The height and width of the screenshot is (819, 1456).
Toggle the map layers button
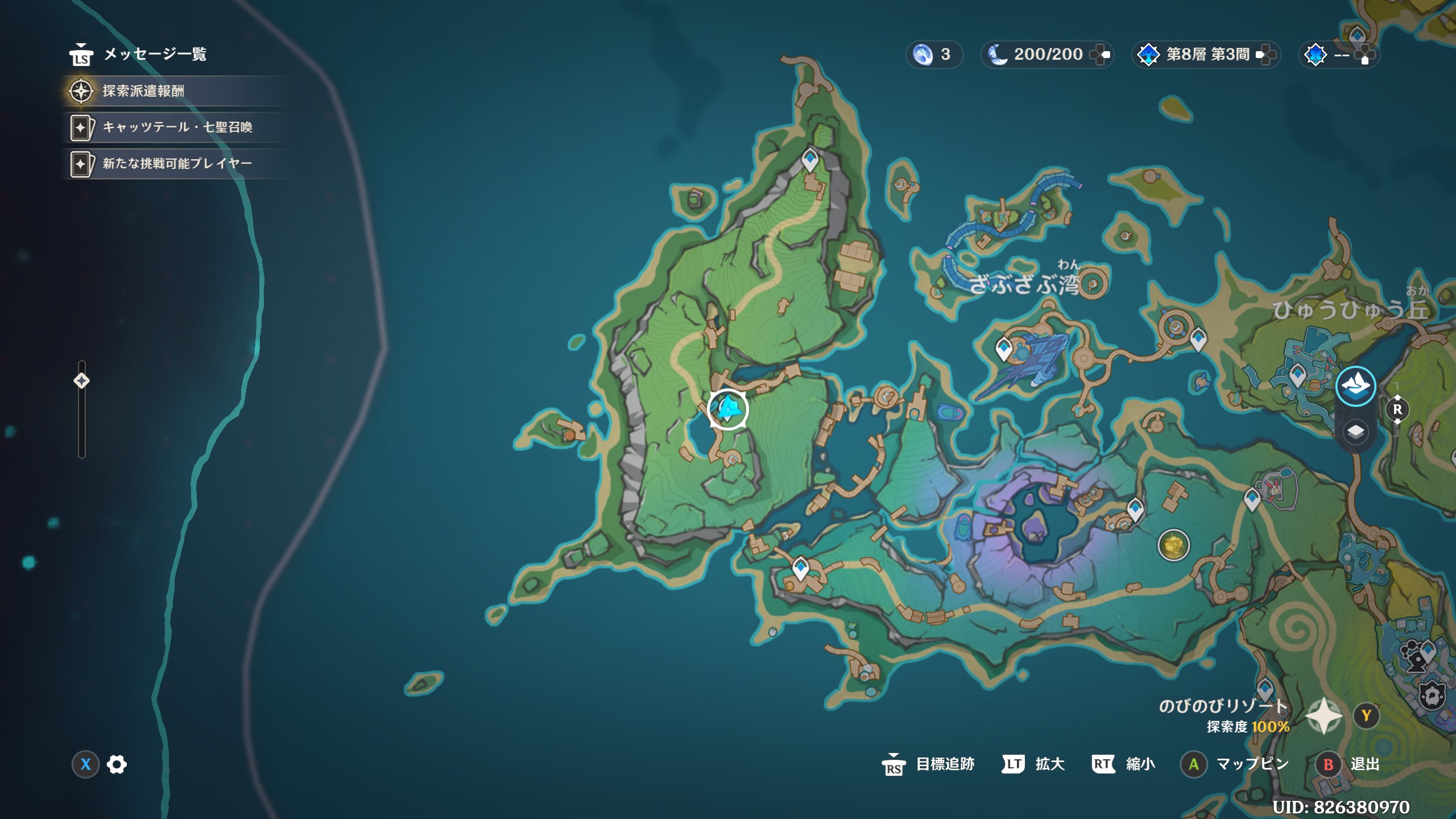[x=1355, y=432]
